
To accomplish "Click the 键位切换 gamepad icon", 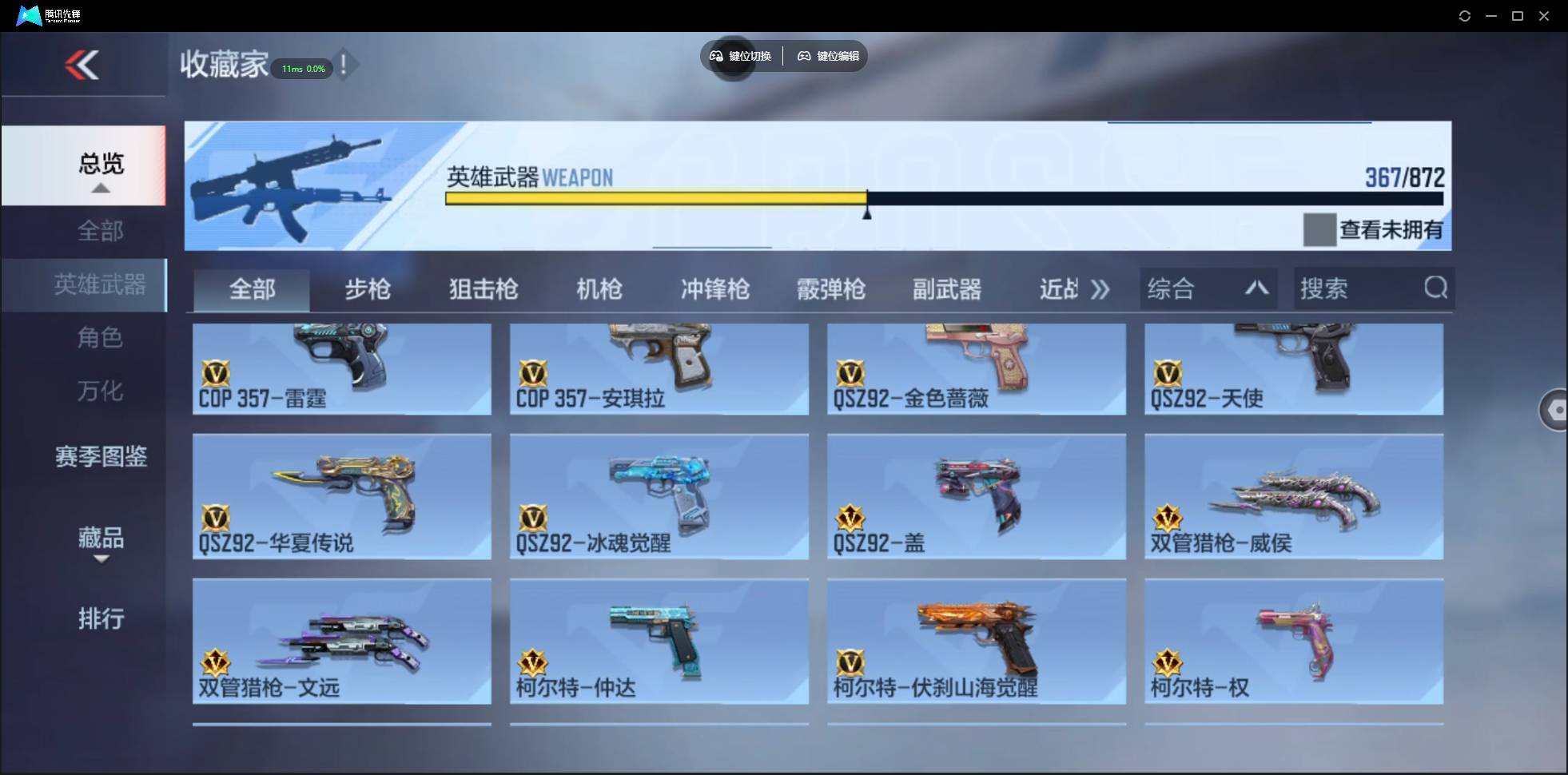I will pos(717,56).
